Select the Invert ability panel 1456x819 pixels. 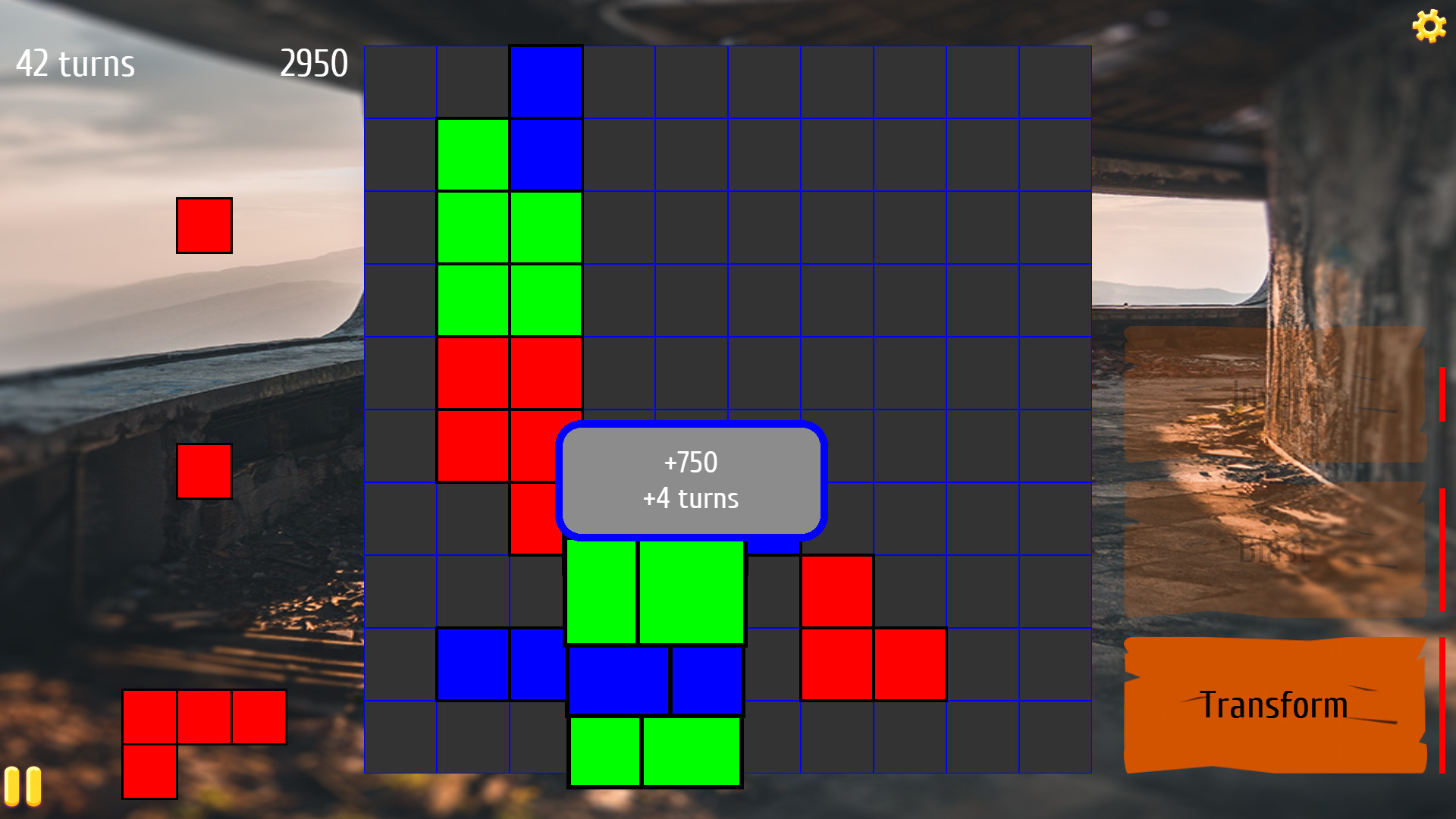1274,394
